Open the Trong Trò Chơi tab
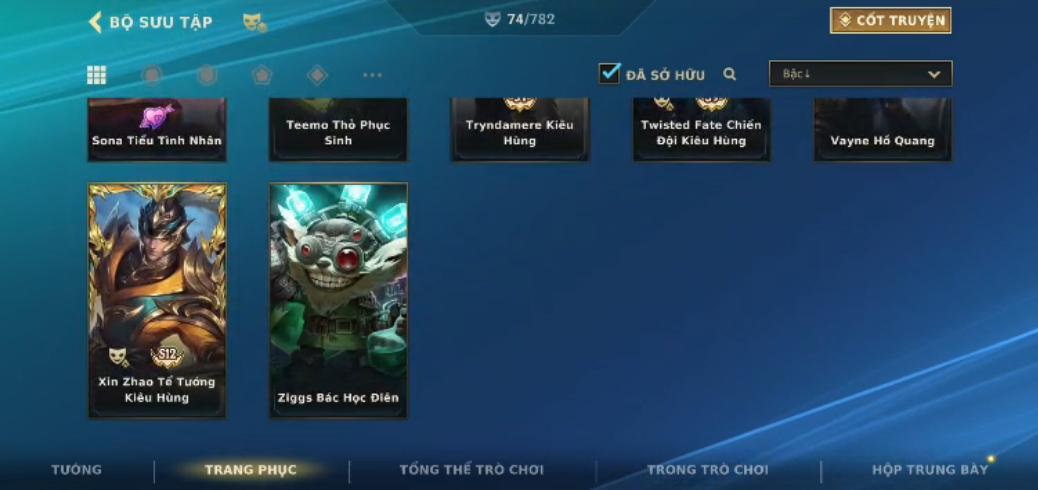This screenshot has width=1038, height=490. point(707,470)
